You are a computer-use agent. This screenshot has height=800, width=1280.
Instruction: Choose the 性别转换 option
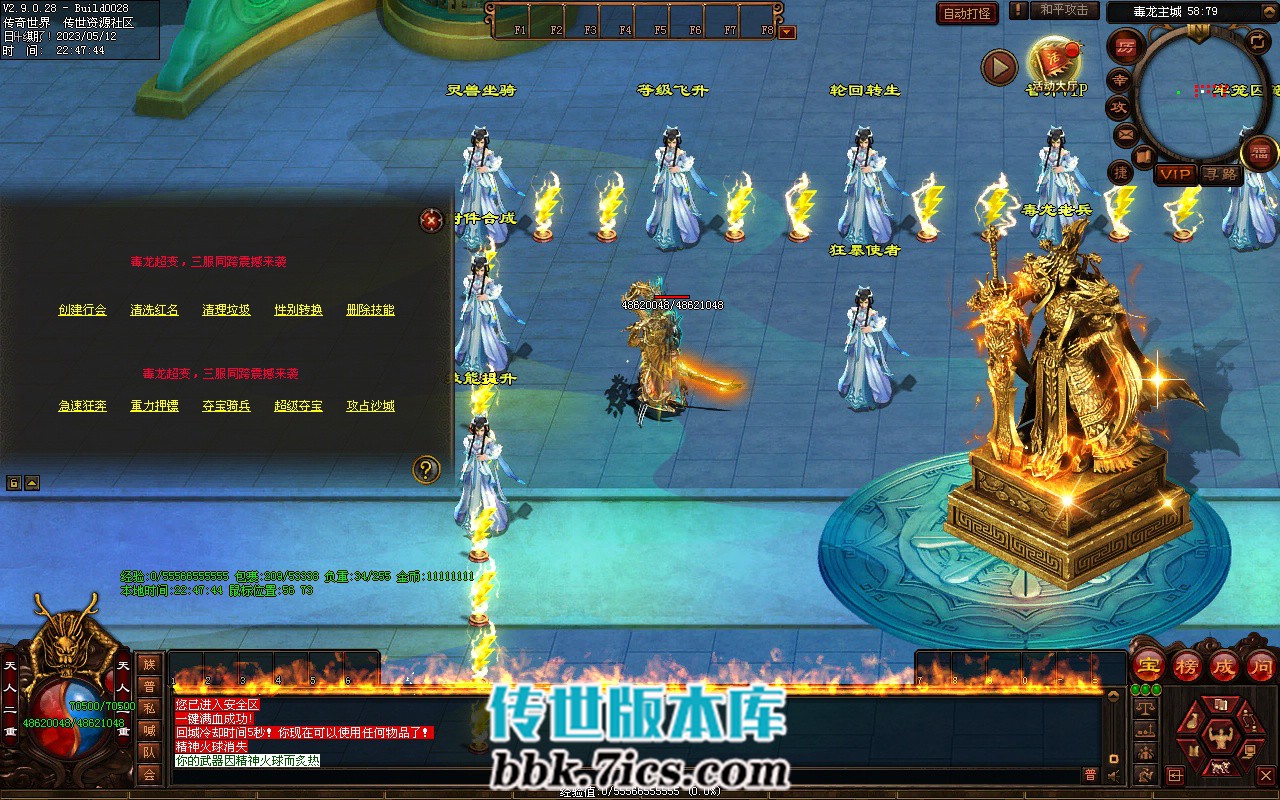[x=298, y=310]
